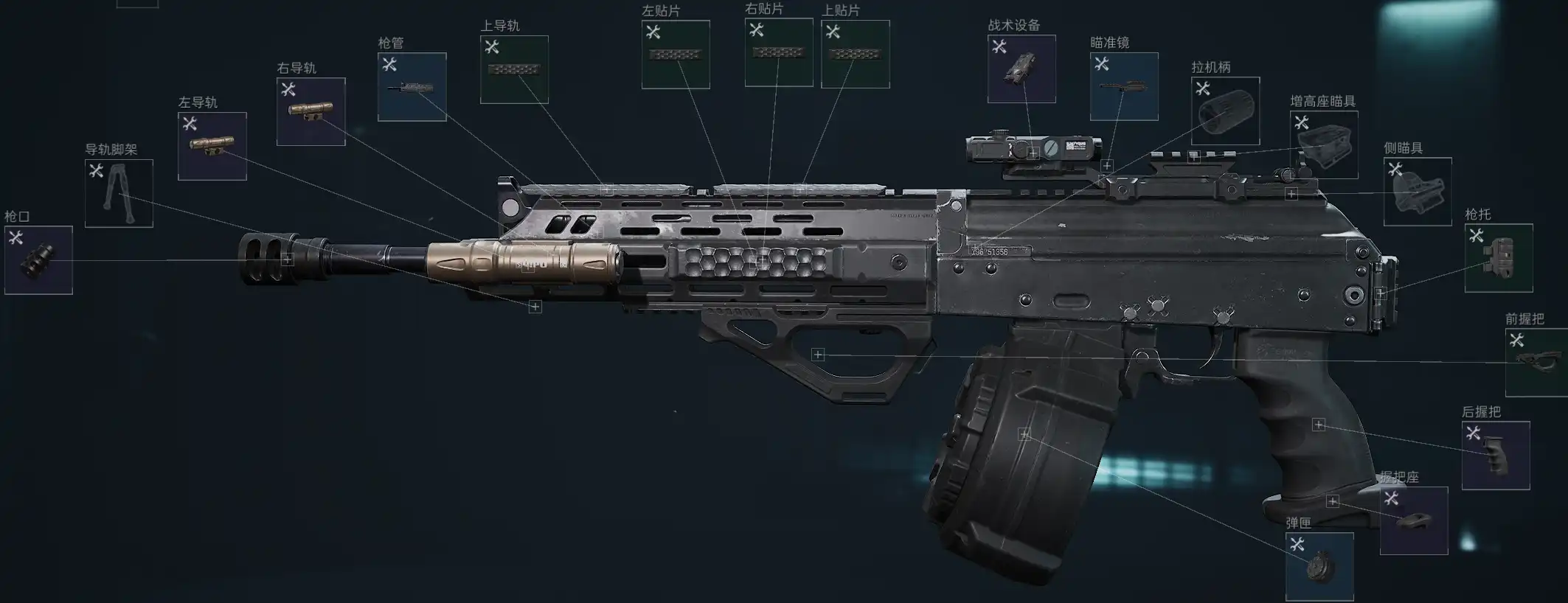The width and height of the screenshot is (1568, 603).
Task: Select the 枪口 muzzle attachment slot
Action: 38,260
